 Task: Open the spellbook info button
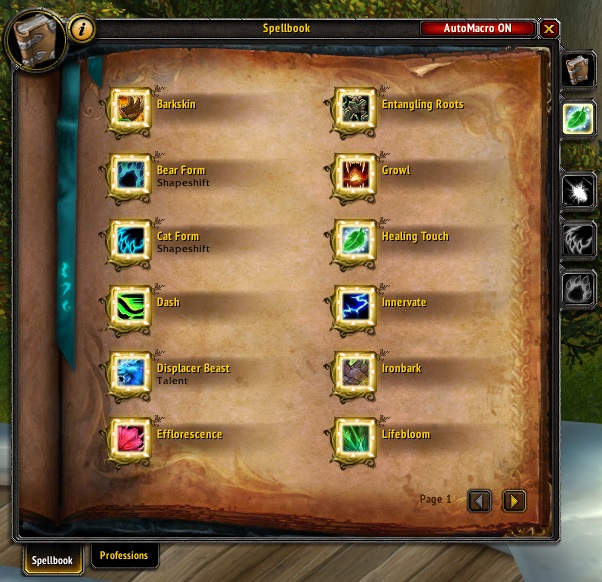click(x=82, y=29)
